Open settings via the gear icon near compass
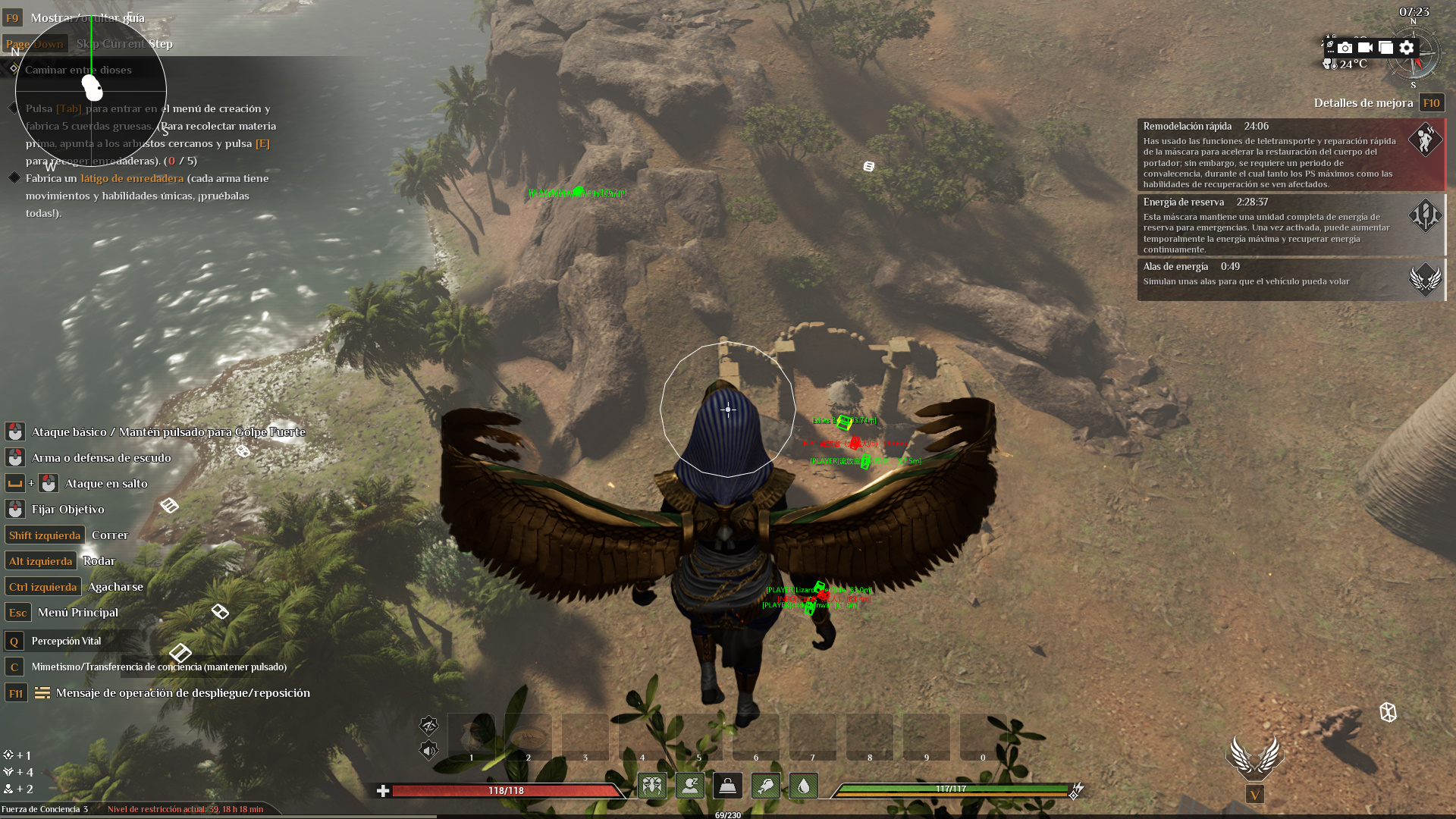 [x=1407, y=47]
